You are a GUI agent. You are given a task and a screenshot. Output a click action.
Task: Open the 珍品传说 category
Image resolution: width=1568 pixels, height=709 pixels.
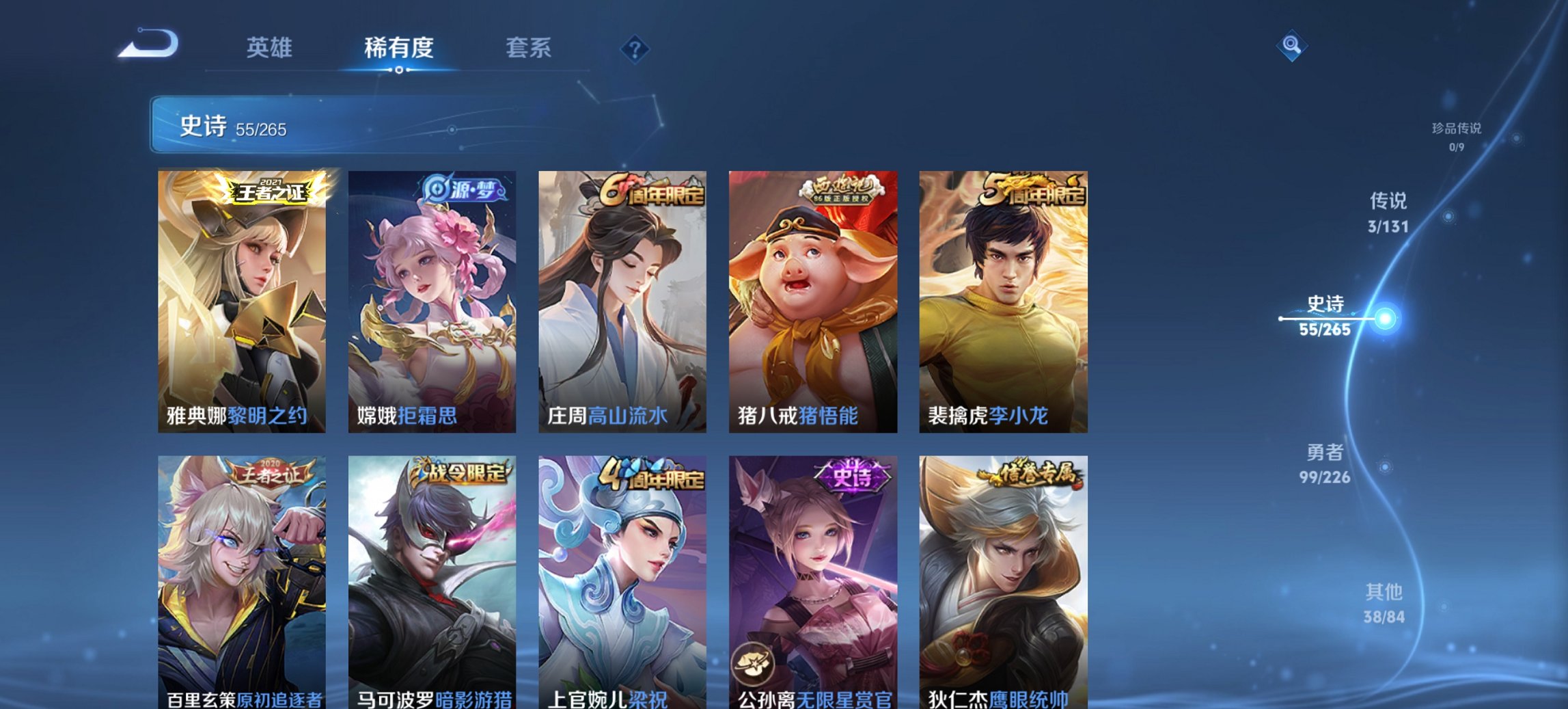click(1456, 135)
